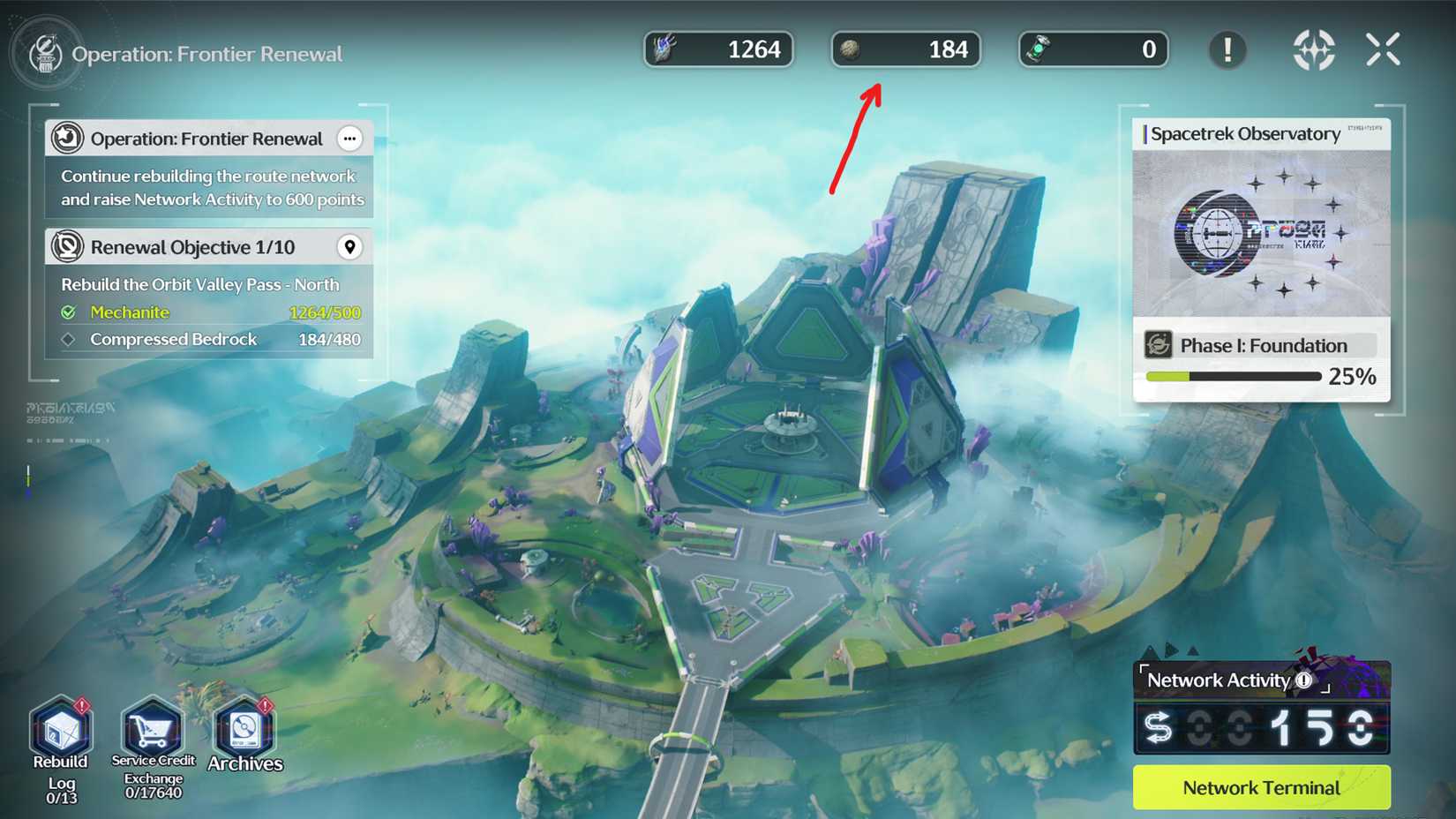This screenshot has height=819, width=1456.
Task: Click the Compressed Bedrock currency icon
Action: tap(852, 49)
